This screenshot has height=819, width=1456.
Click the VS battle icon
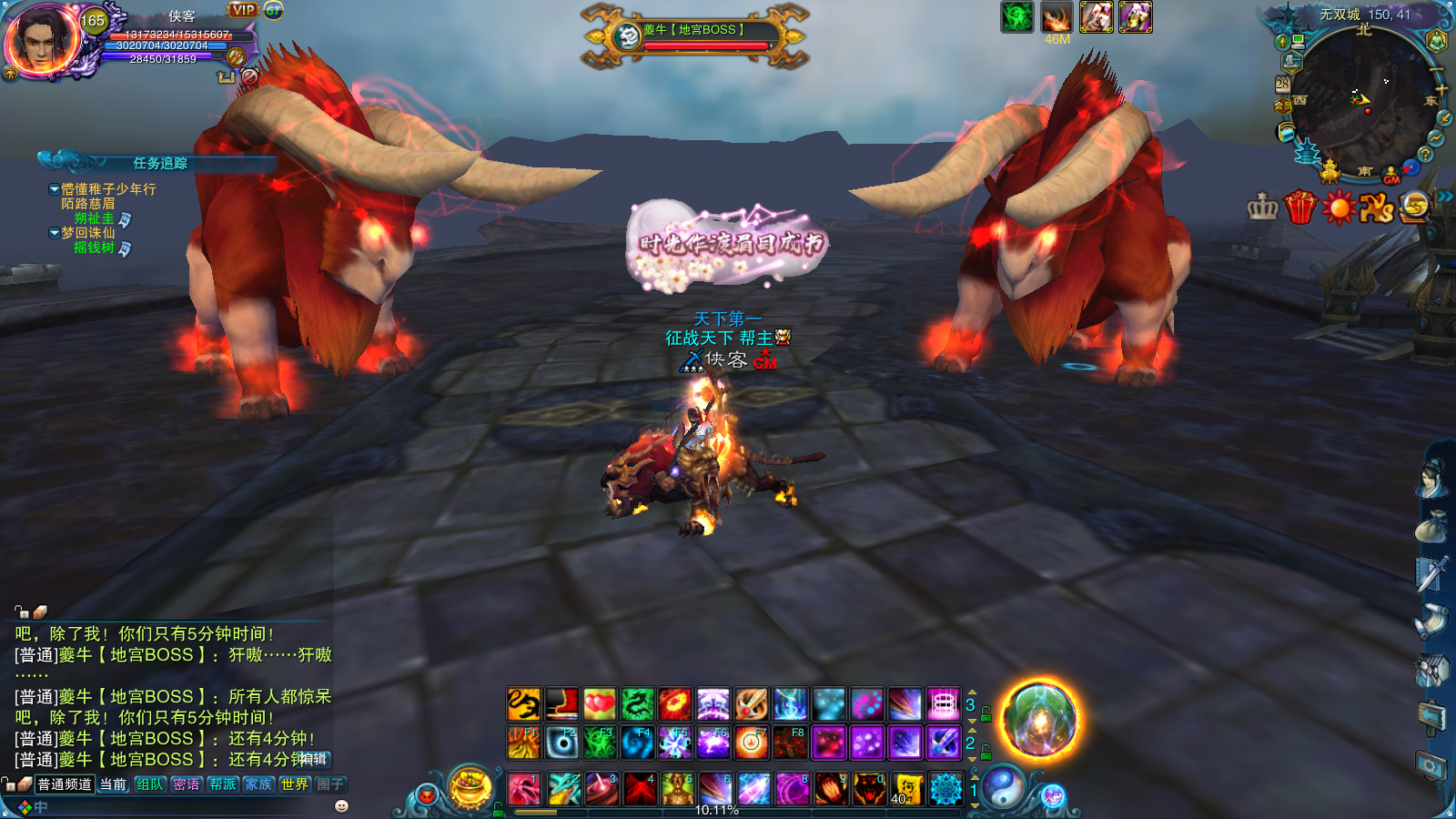click(1376, 207)
